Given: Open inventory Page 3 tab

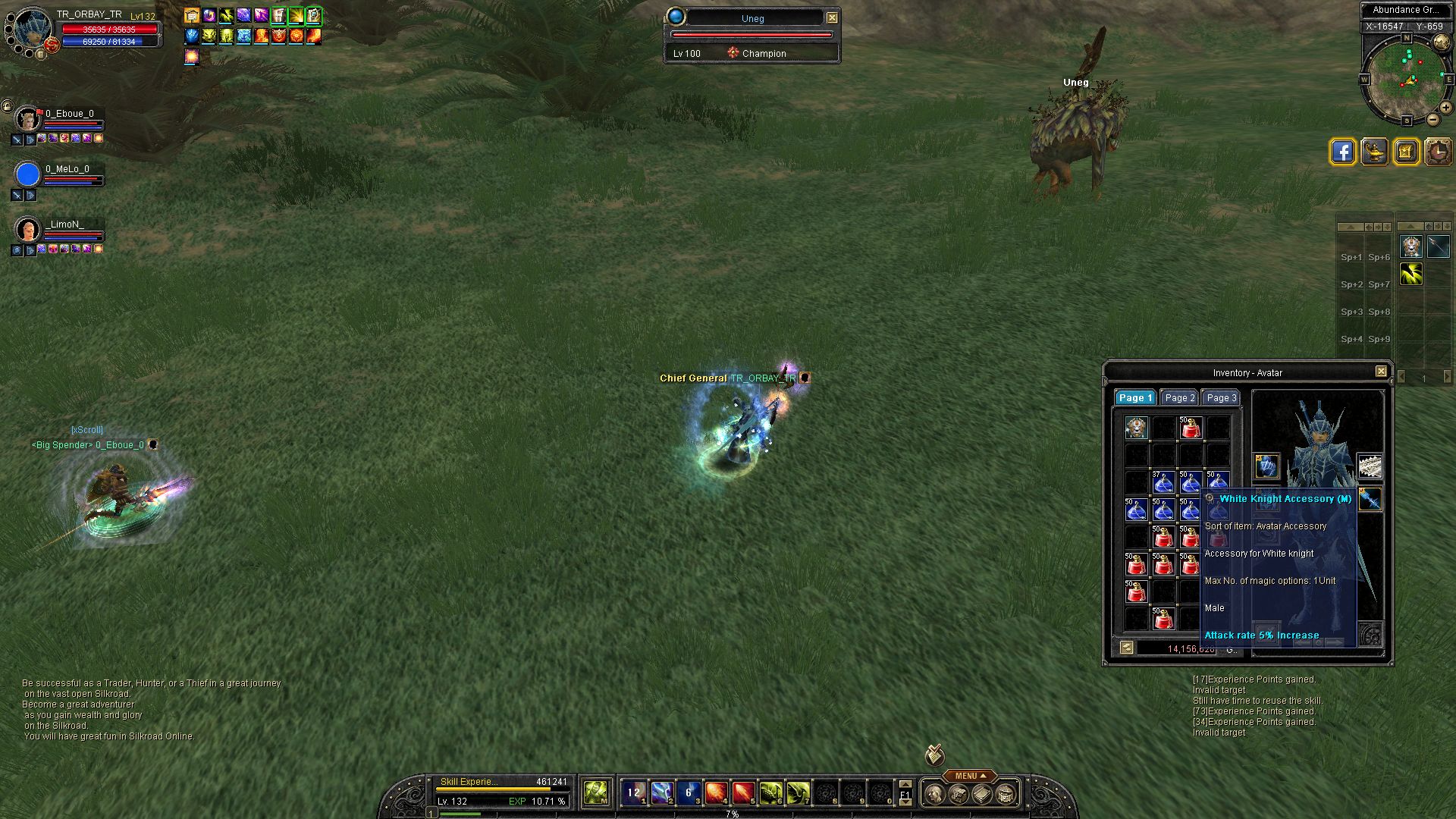Looking at the screenshot, I should [x=1221, y=397].
